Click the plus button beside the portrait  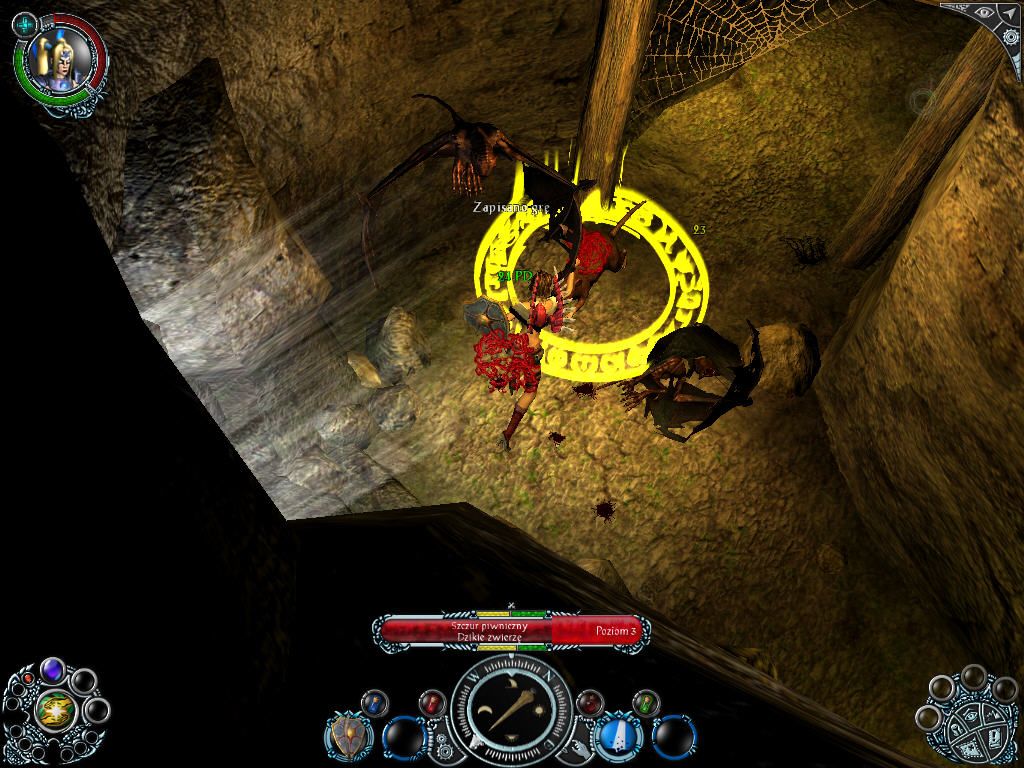coord(25,22)
